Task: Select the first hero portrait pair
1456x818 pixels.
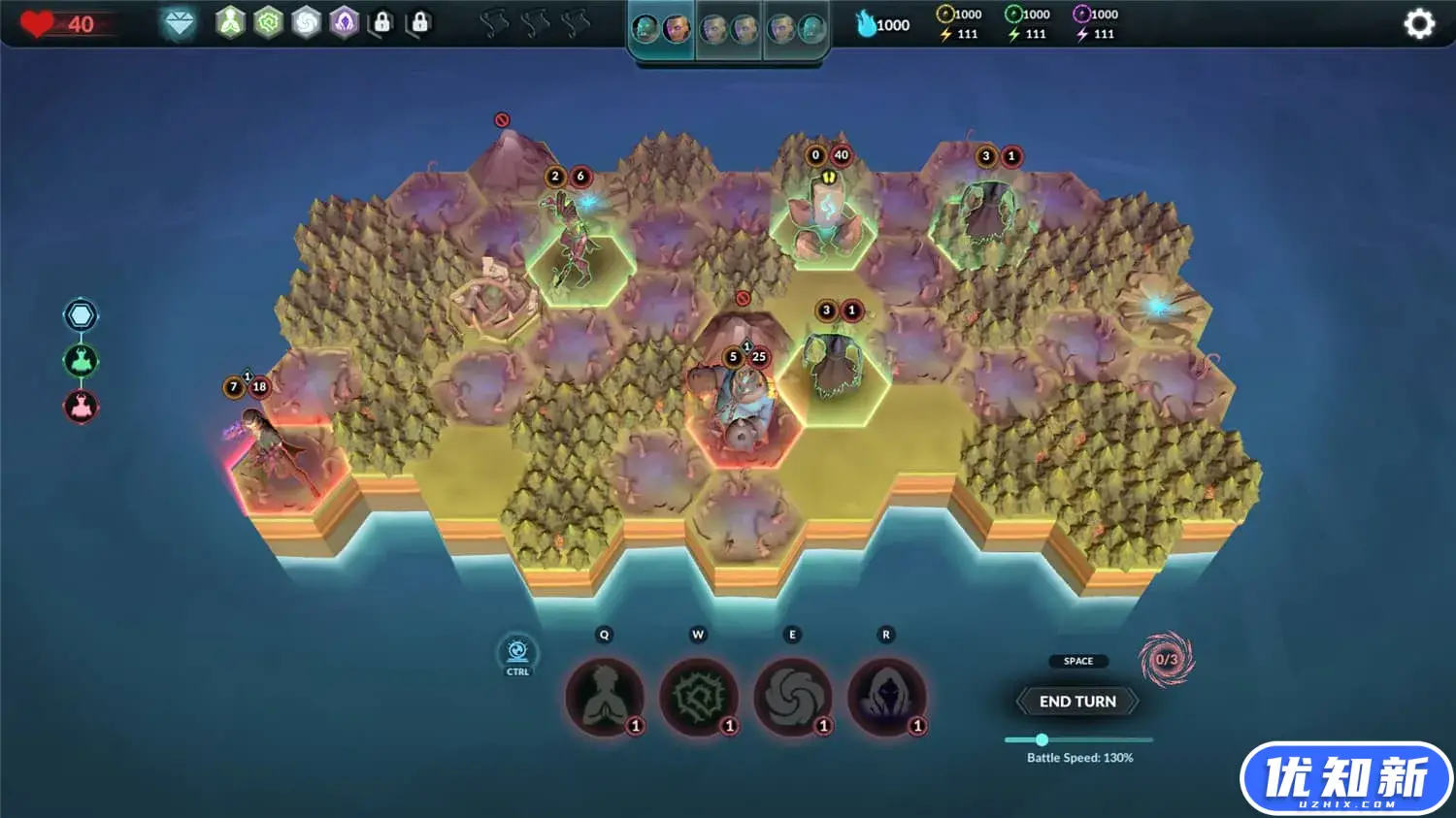Action: (x=661, y=29)
